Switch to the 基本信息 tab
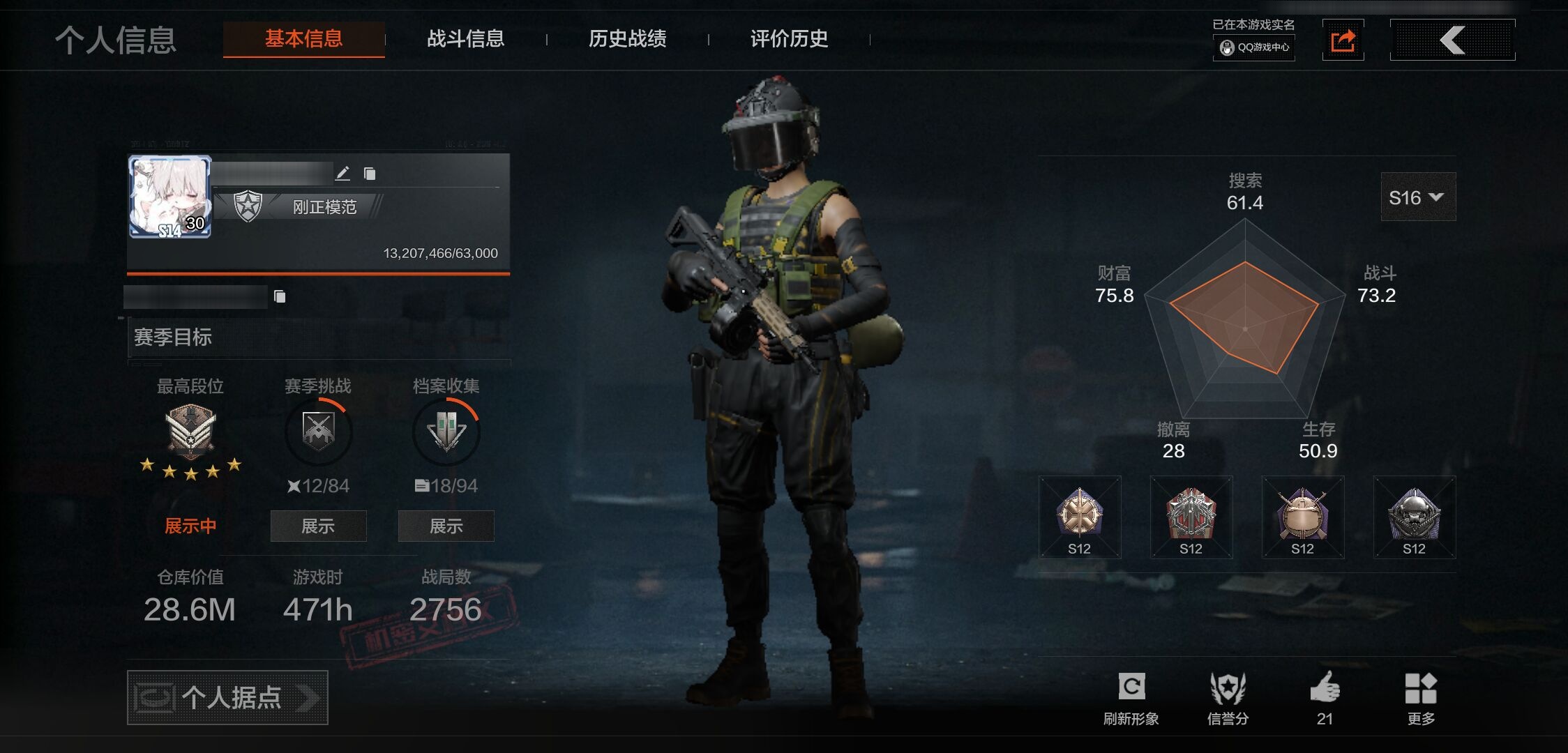This screenshot has height=753, width=1568. (303, 39)
